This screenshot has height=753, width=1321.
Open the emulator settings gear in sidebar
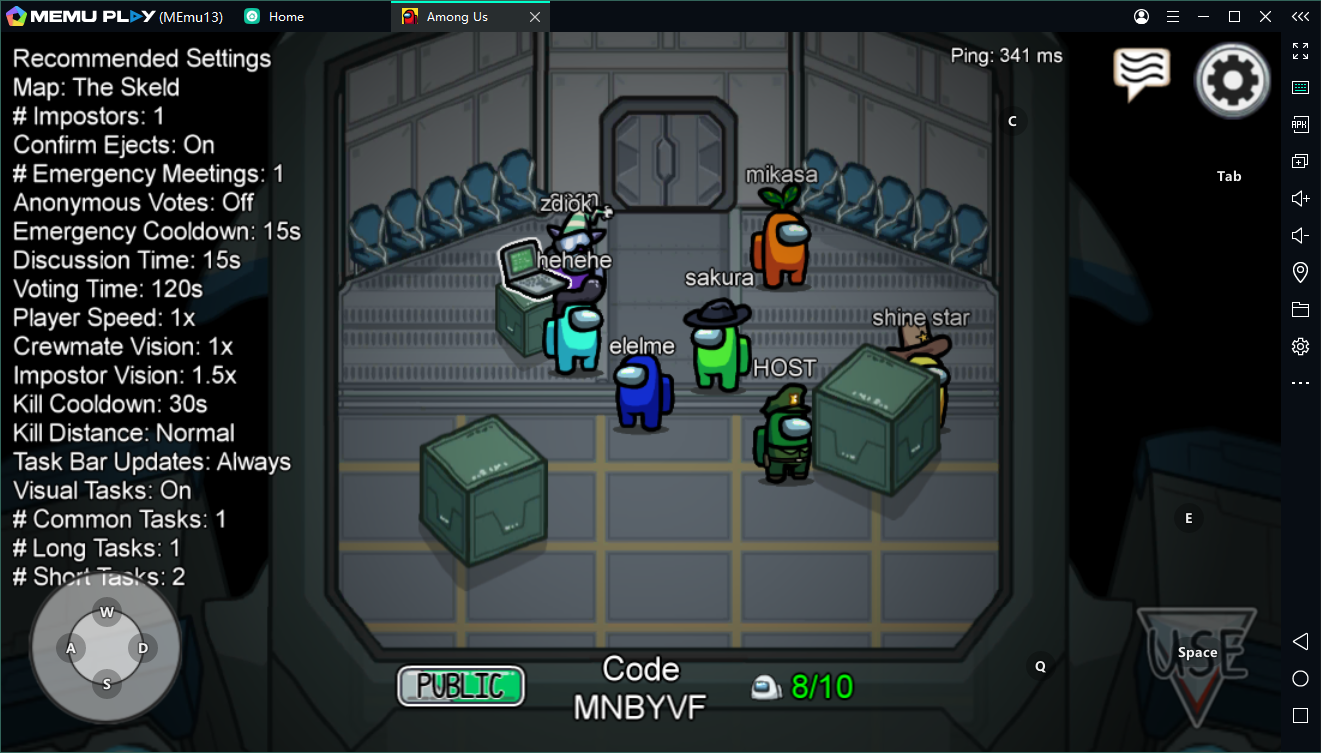[1300, 346]
